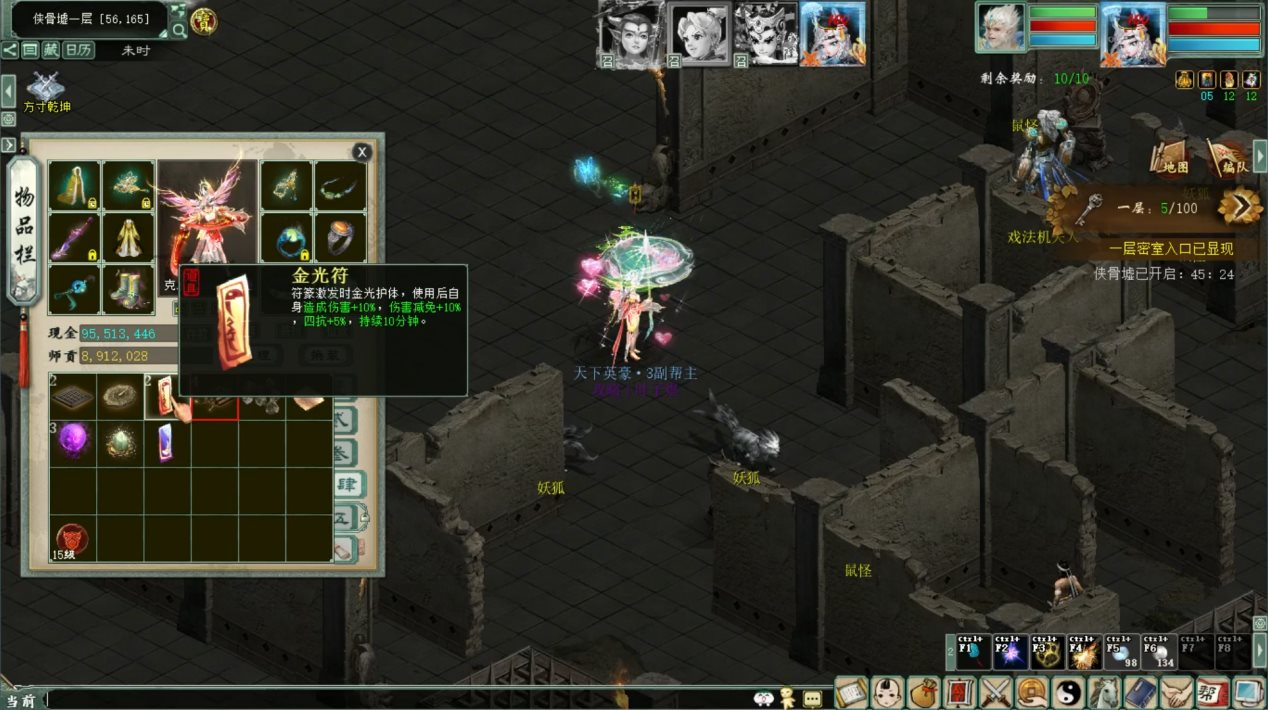
Task: Click the 日历 calendar button
Action: (x=79, y=50)
